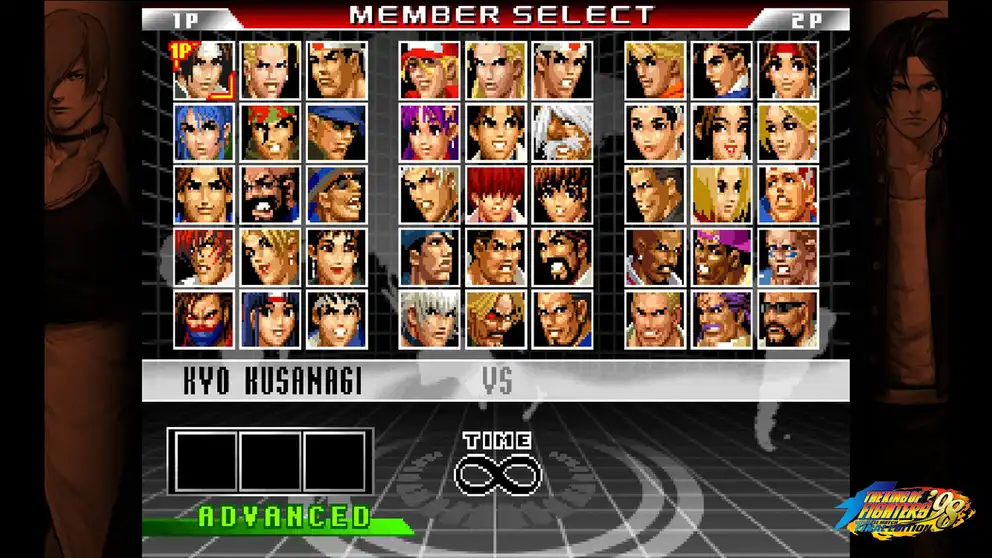This screenshot has height=558, width=992.
Task: Choose Chang Koehan's bearded portrait
Action: (270, 195)
